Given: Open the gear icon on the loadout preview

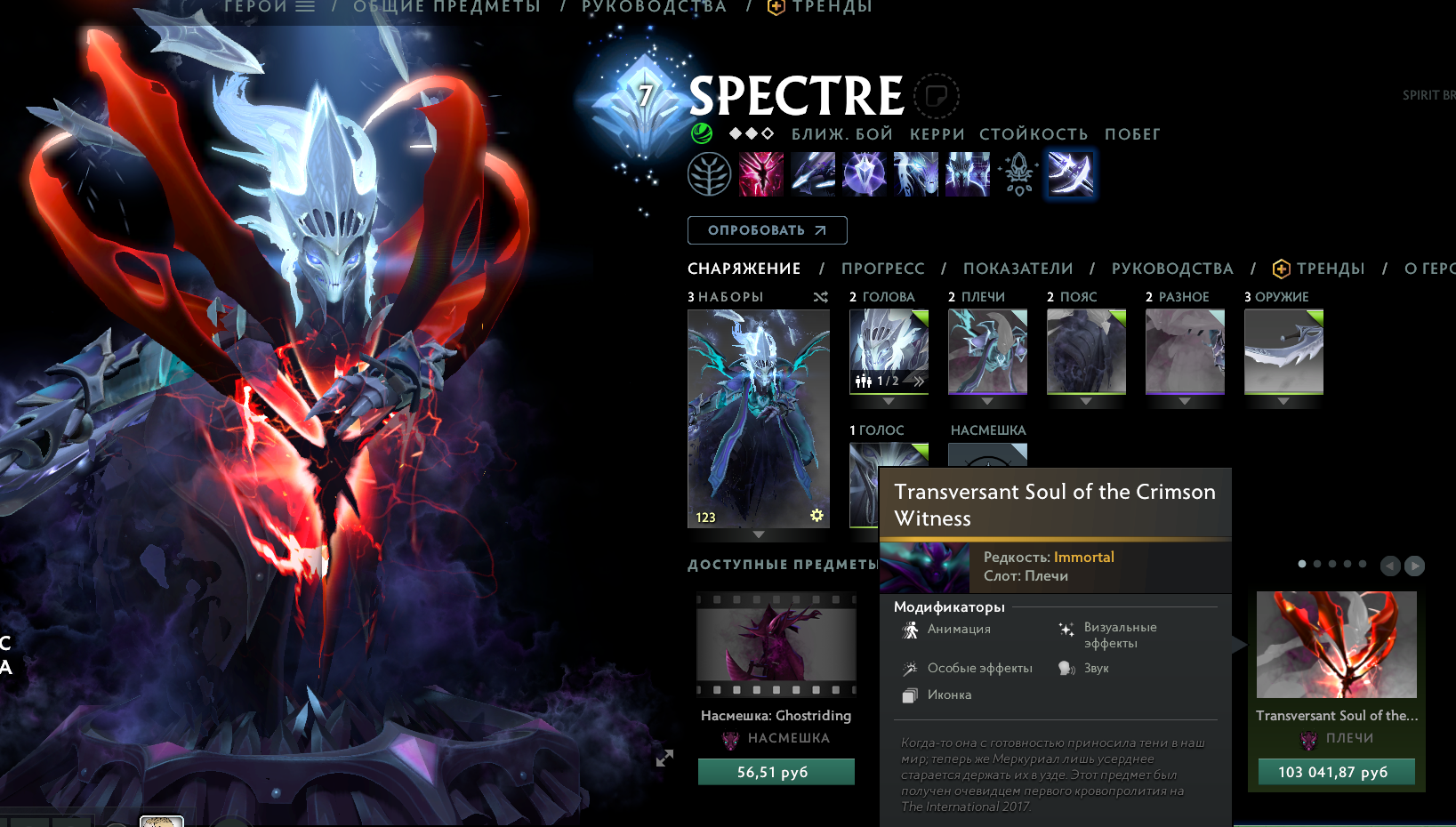Looking at the screenshot, I should click(x=816, y=515).
